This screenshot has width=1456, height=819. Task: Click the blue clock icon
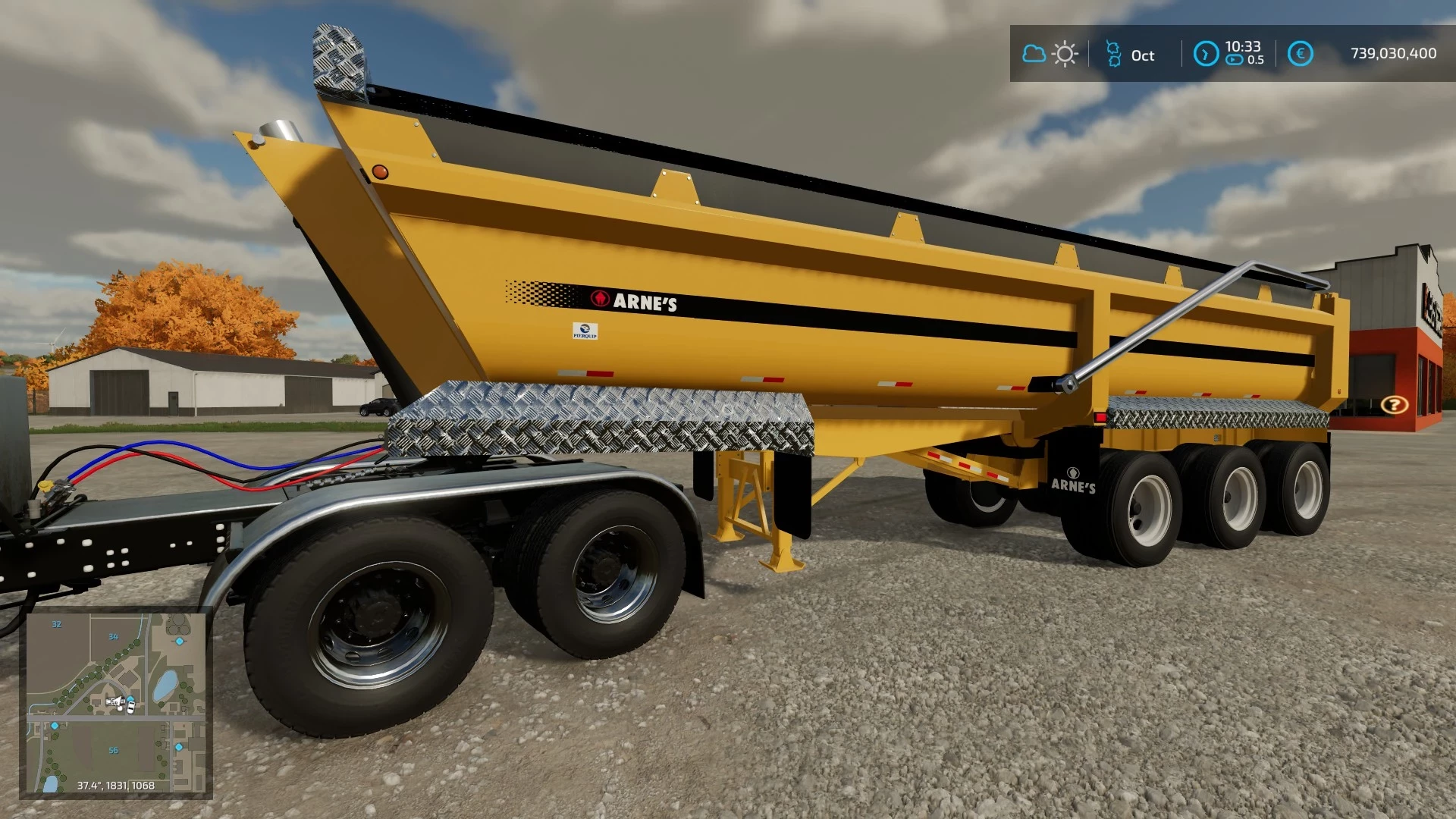1207,54
